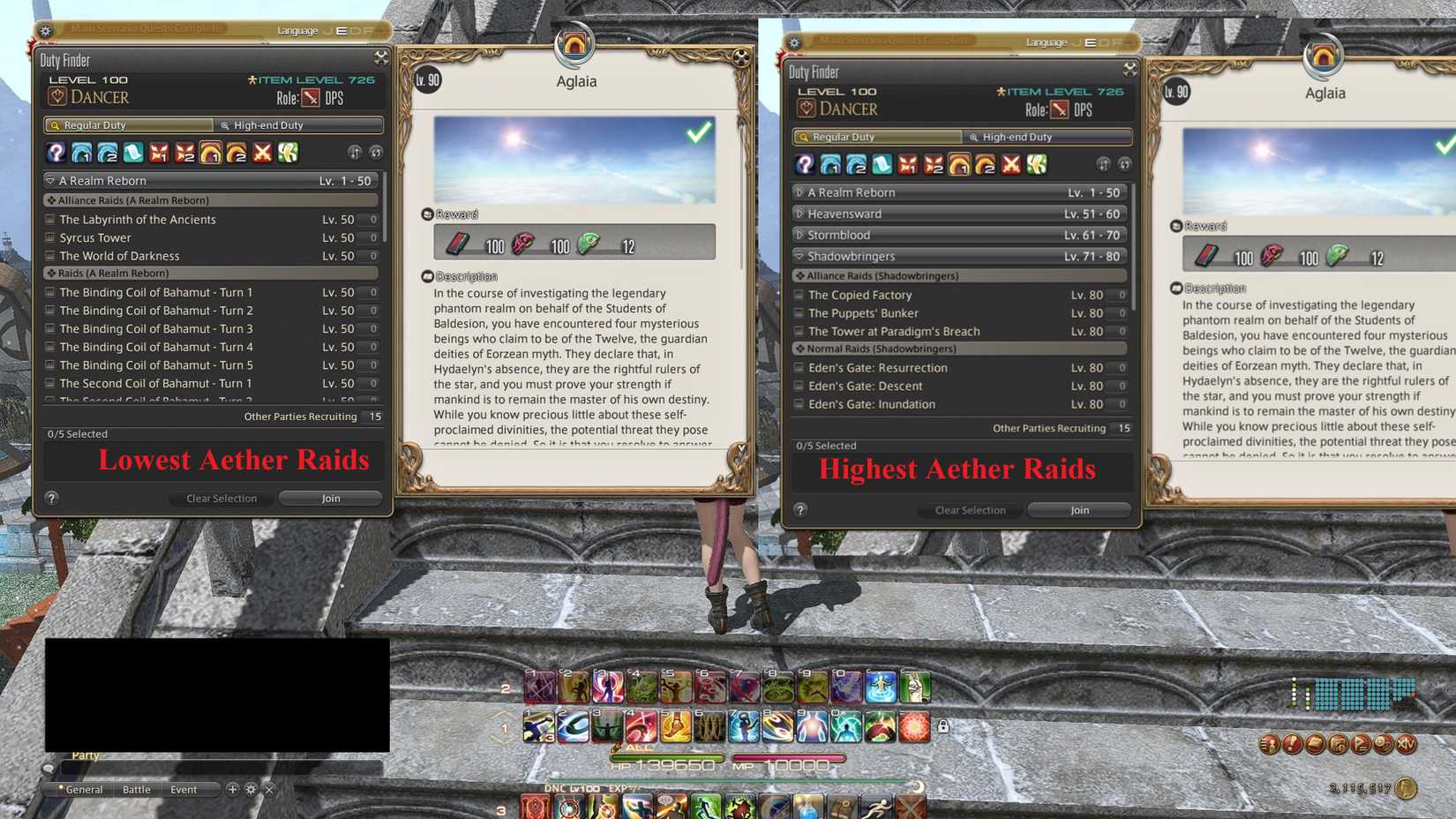Click Clear Selection in the right Duty Finder
1456x819 pixels.
969,509
